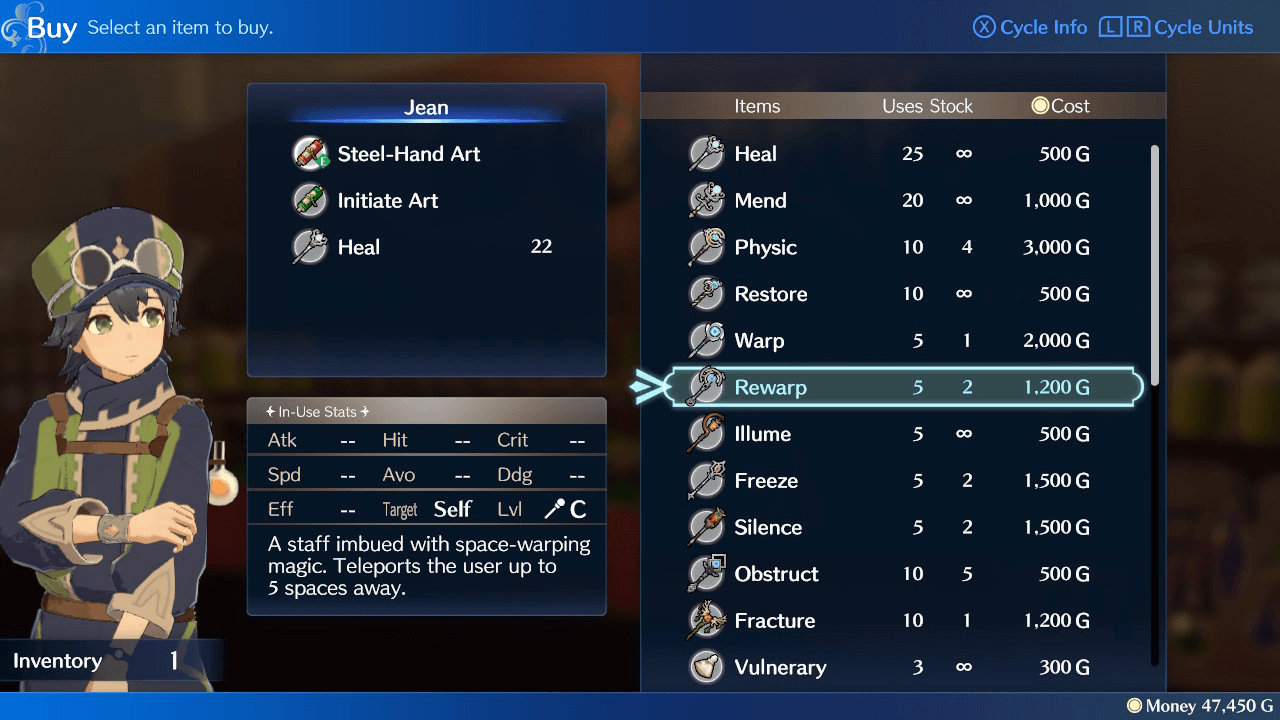Select the Rewarp staff icon
Viewport: 1280px width, 720px height.
pyautogui.click(x=707, y=387)
